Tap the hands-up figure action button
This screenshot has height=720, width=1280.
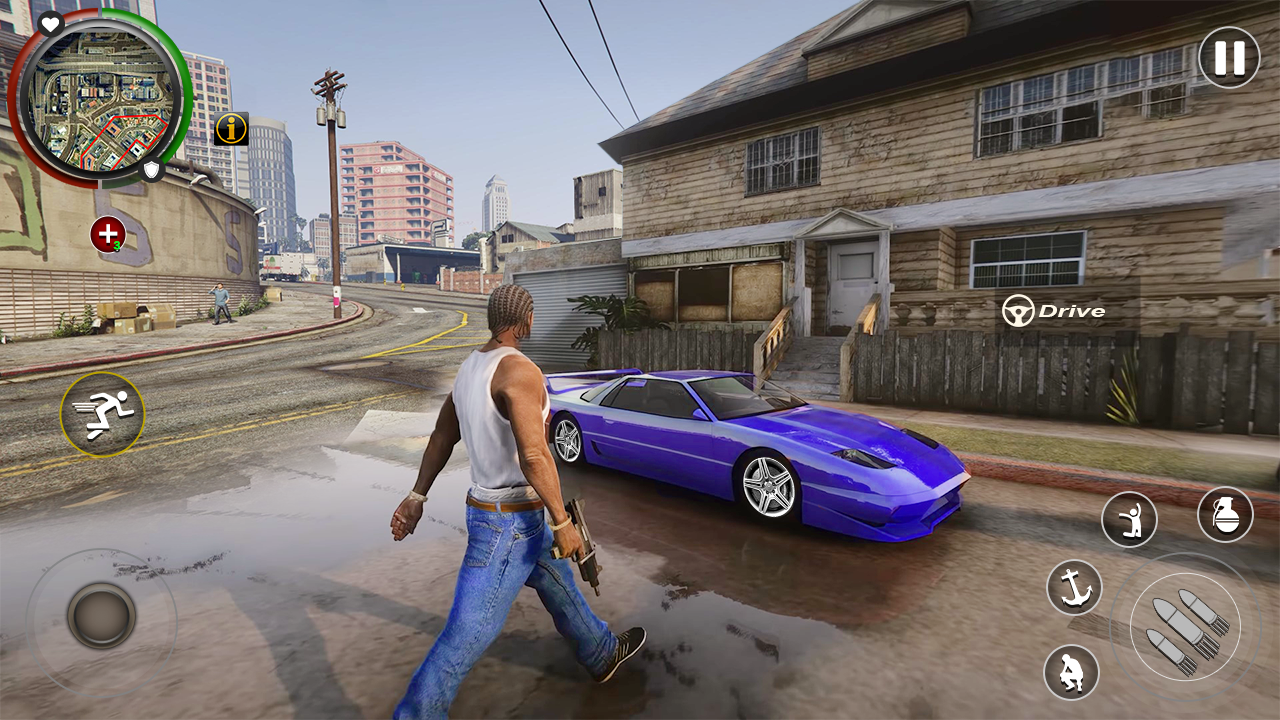[1129, 520]
